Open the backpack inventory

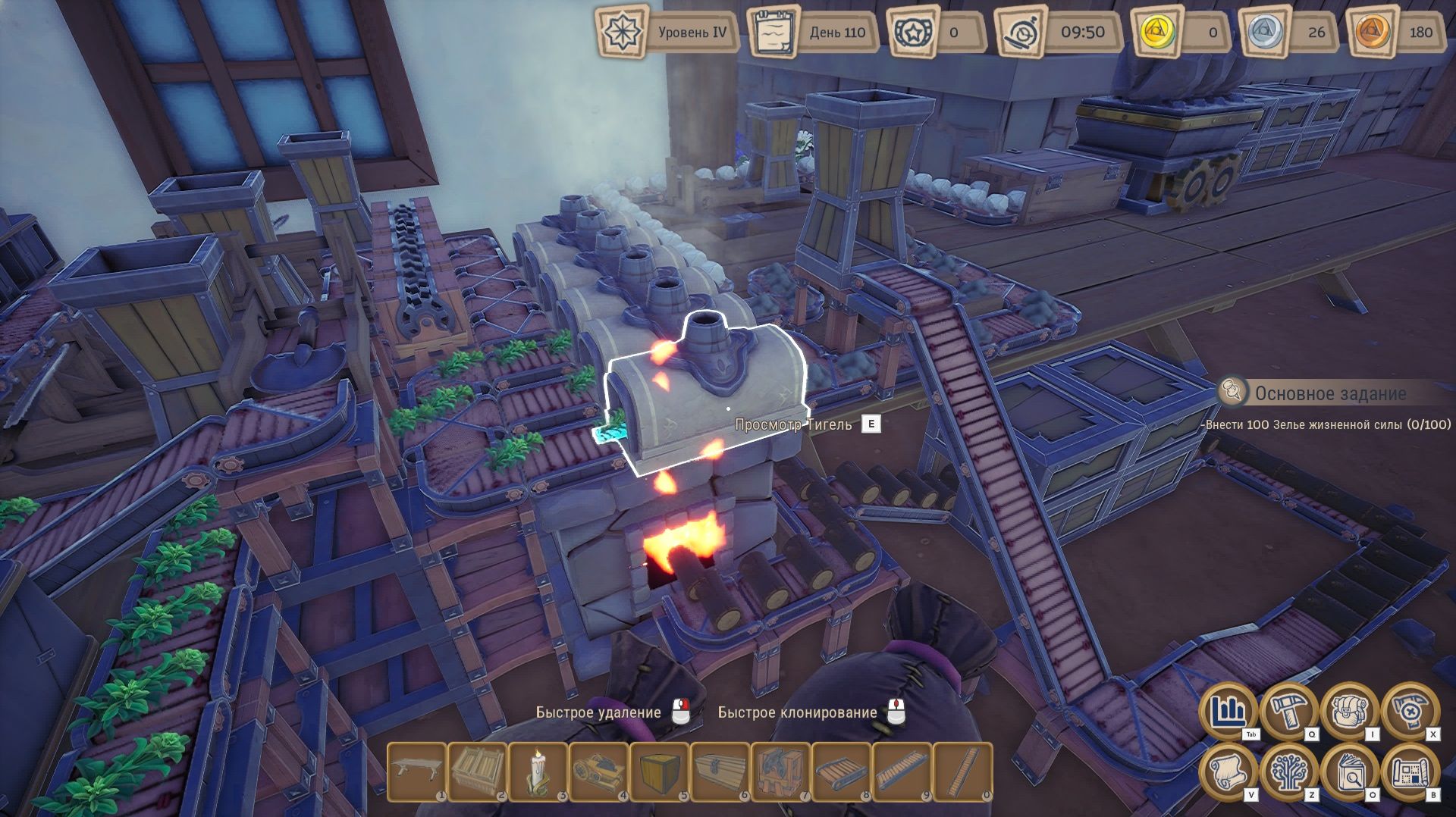[1349, 711]
